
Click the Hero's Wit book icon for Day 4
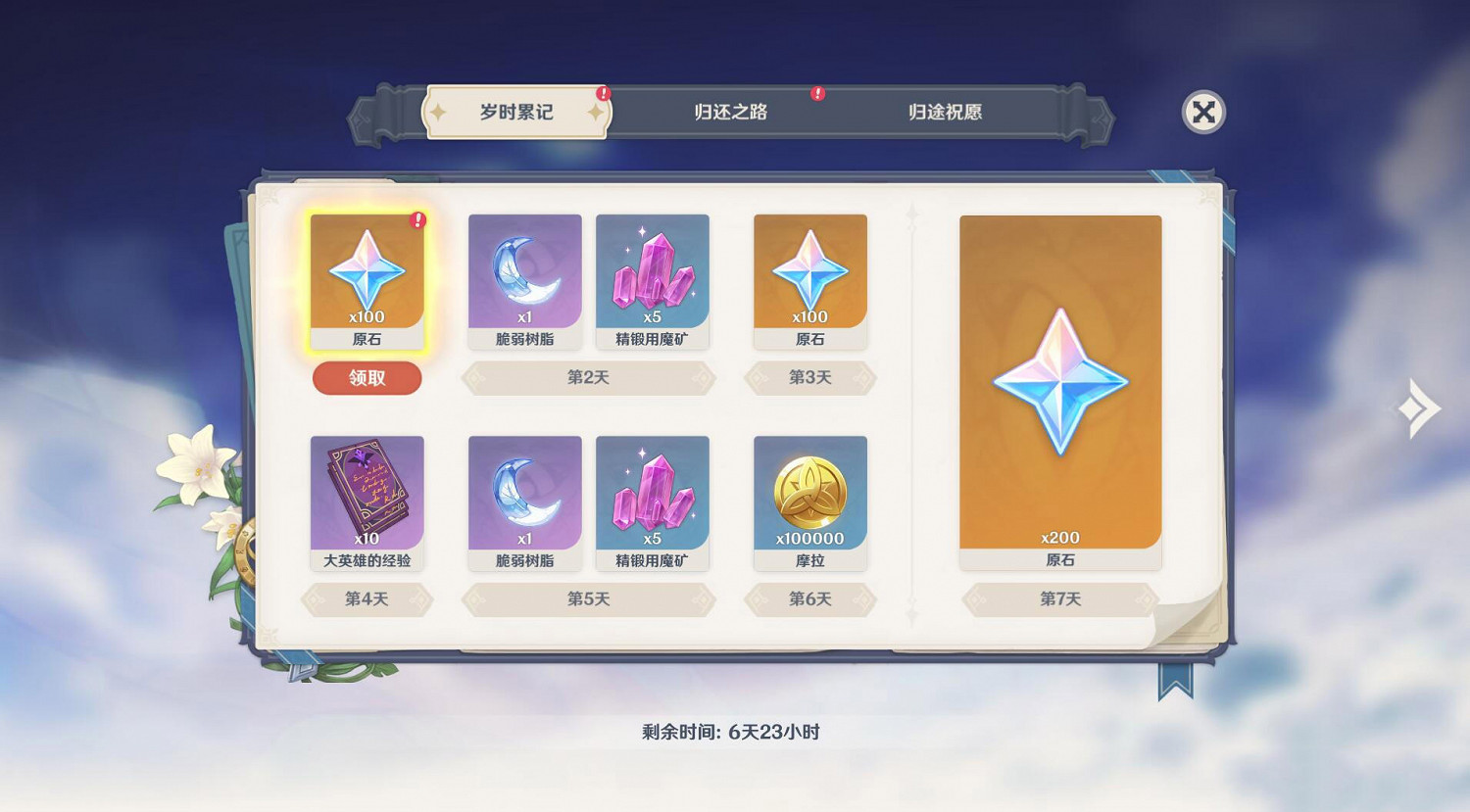click(367, 500)
